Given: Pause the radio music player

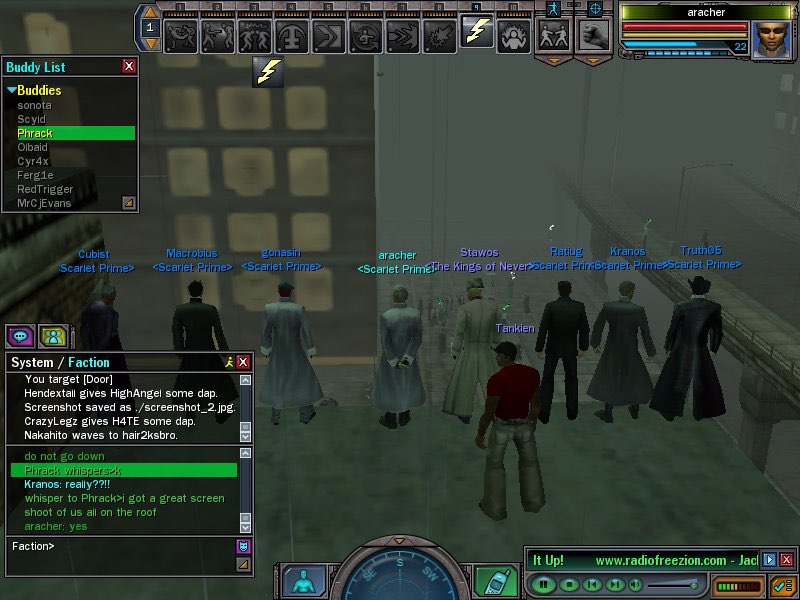Looking at the screenshot, I should click(x=544, y=584).
